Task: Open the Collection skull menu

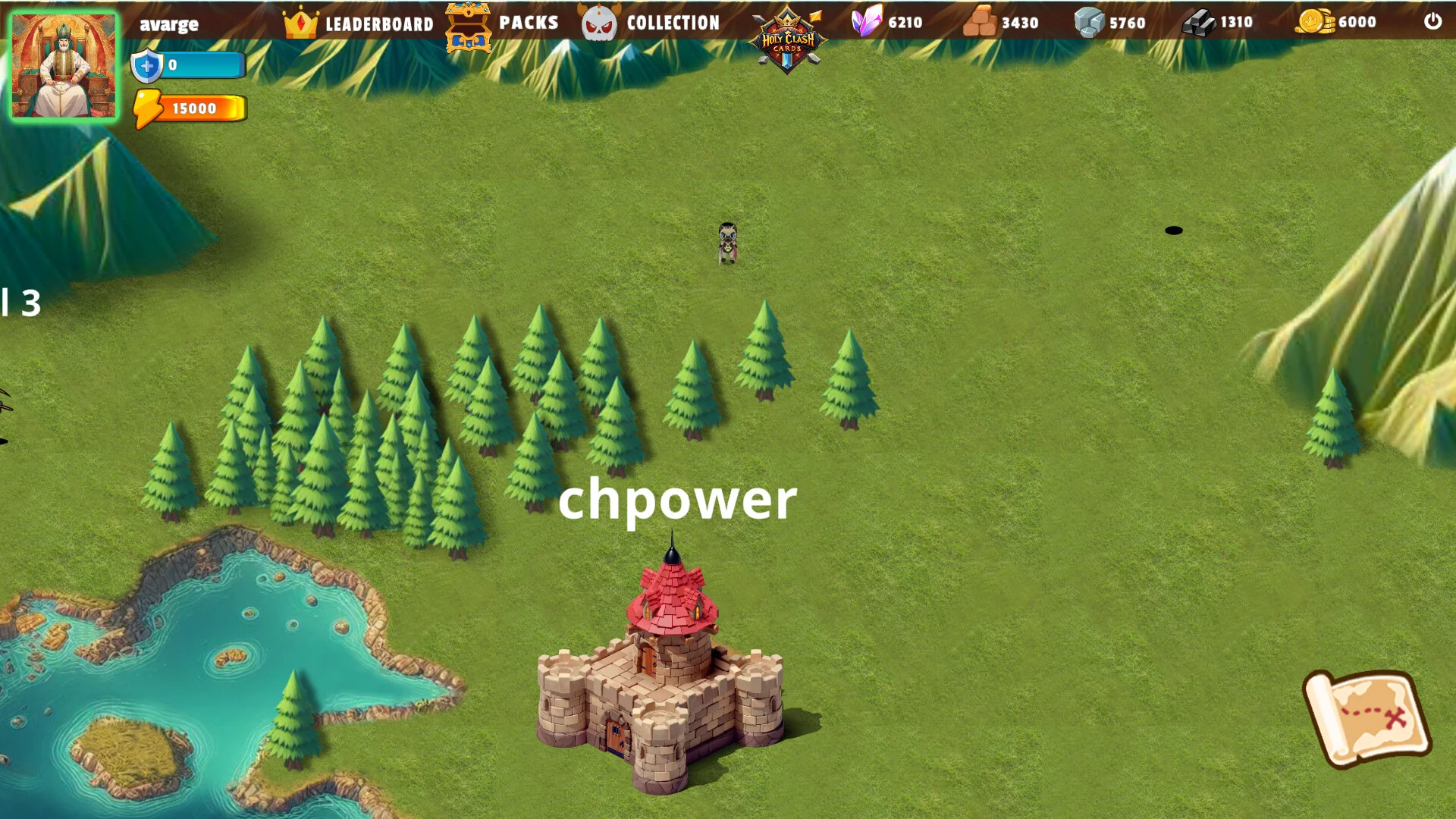Action: pyautogui.click(x=651, y=24)
